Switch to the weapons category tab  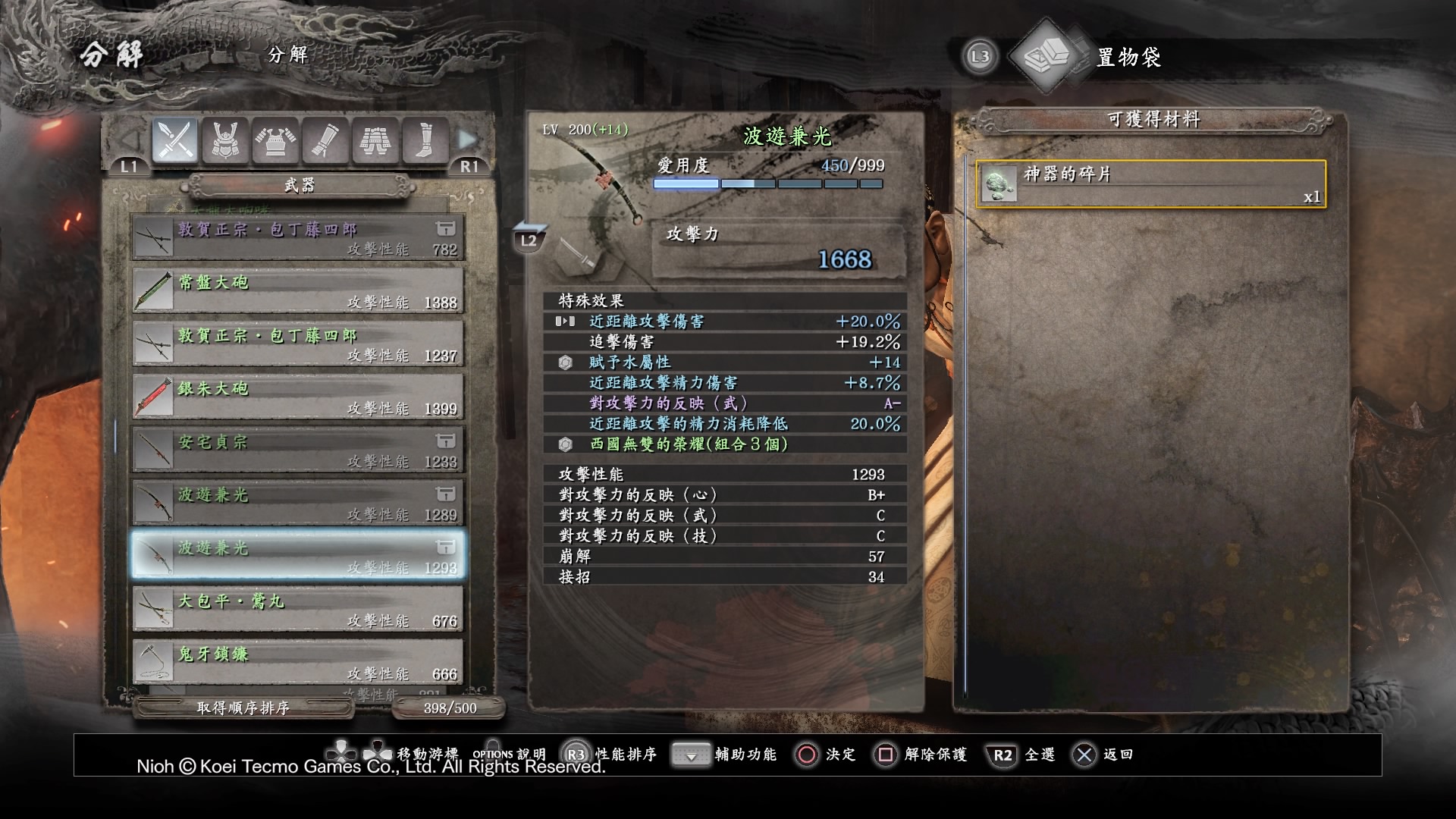pos(175,140)
